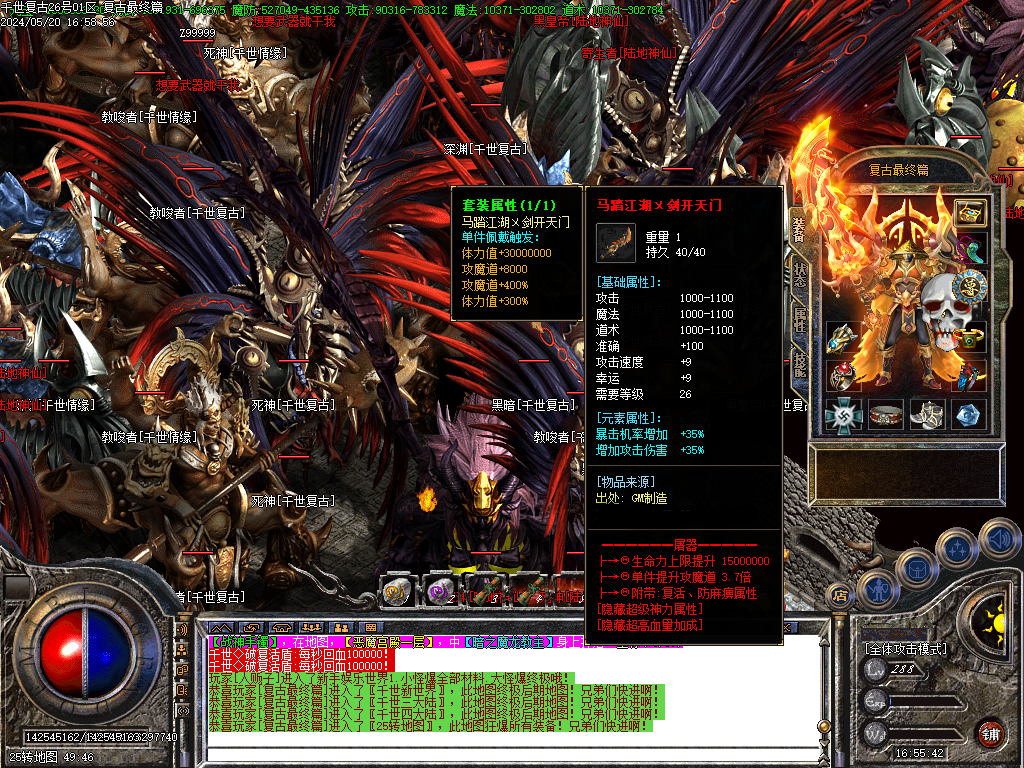Select the blue crystal gem slot
Image resolution: width=1024 pixels, height=768 pixels.
click(x=968, y=415)
